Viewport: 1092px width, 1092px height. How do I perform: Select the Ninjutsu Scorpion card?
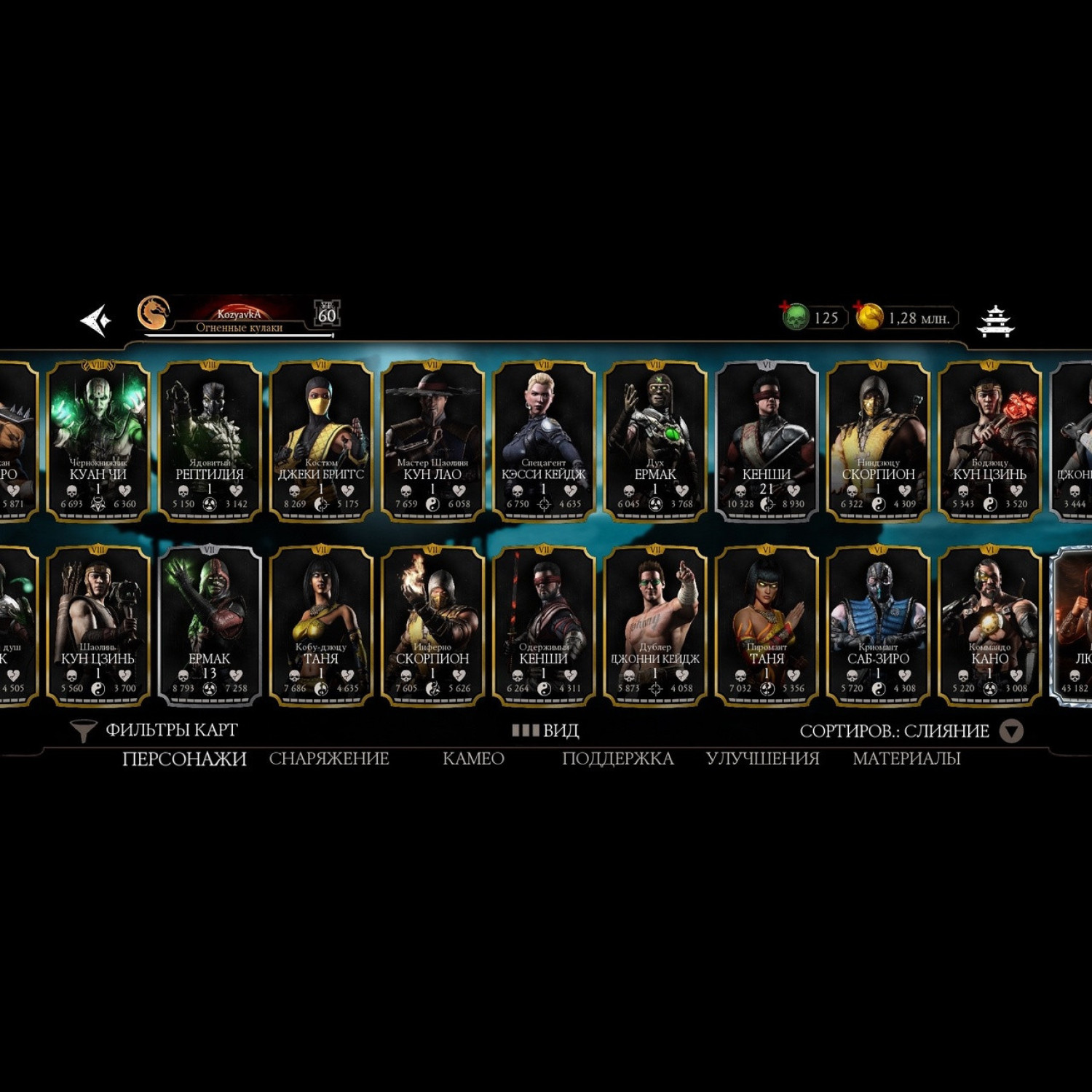[x=878, y=440]
